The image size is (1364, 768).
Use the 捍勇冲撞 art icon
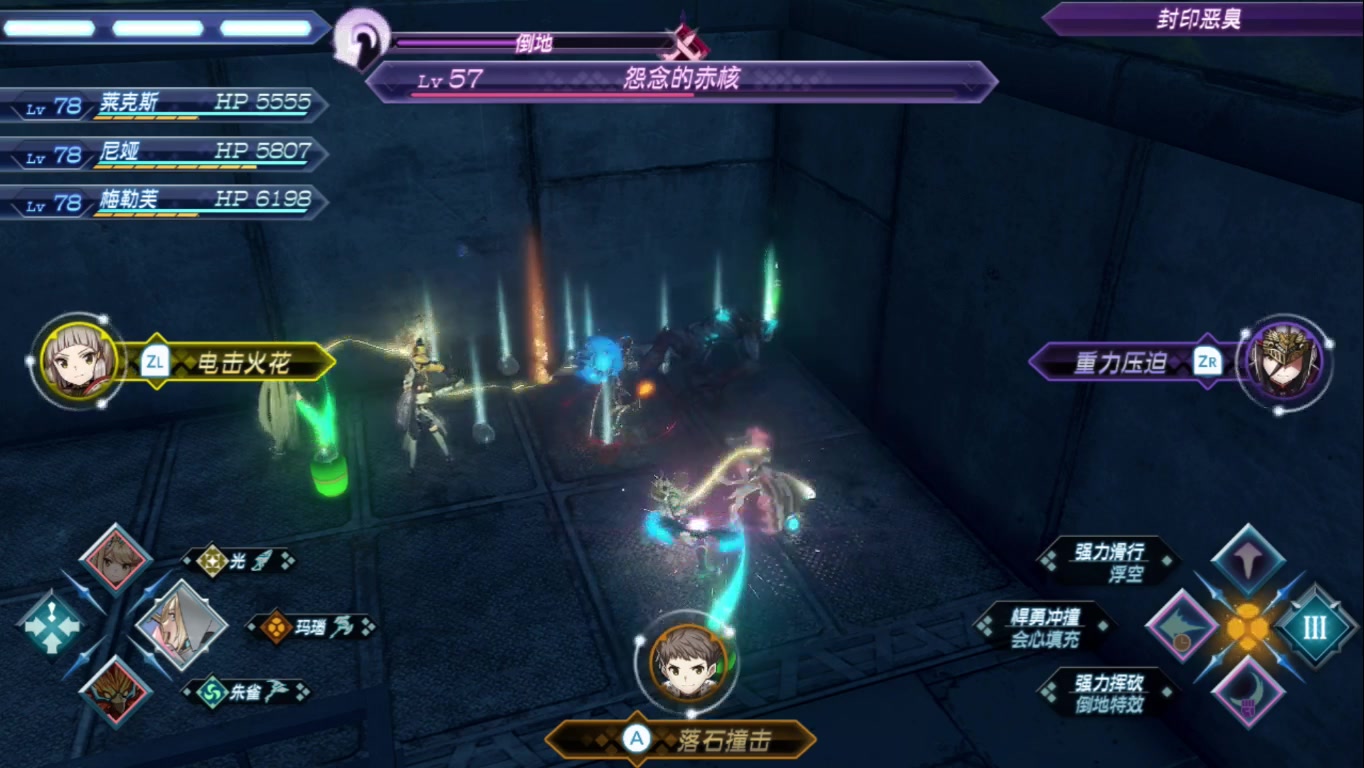point(1182,627)
